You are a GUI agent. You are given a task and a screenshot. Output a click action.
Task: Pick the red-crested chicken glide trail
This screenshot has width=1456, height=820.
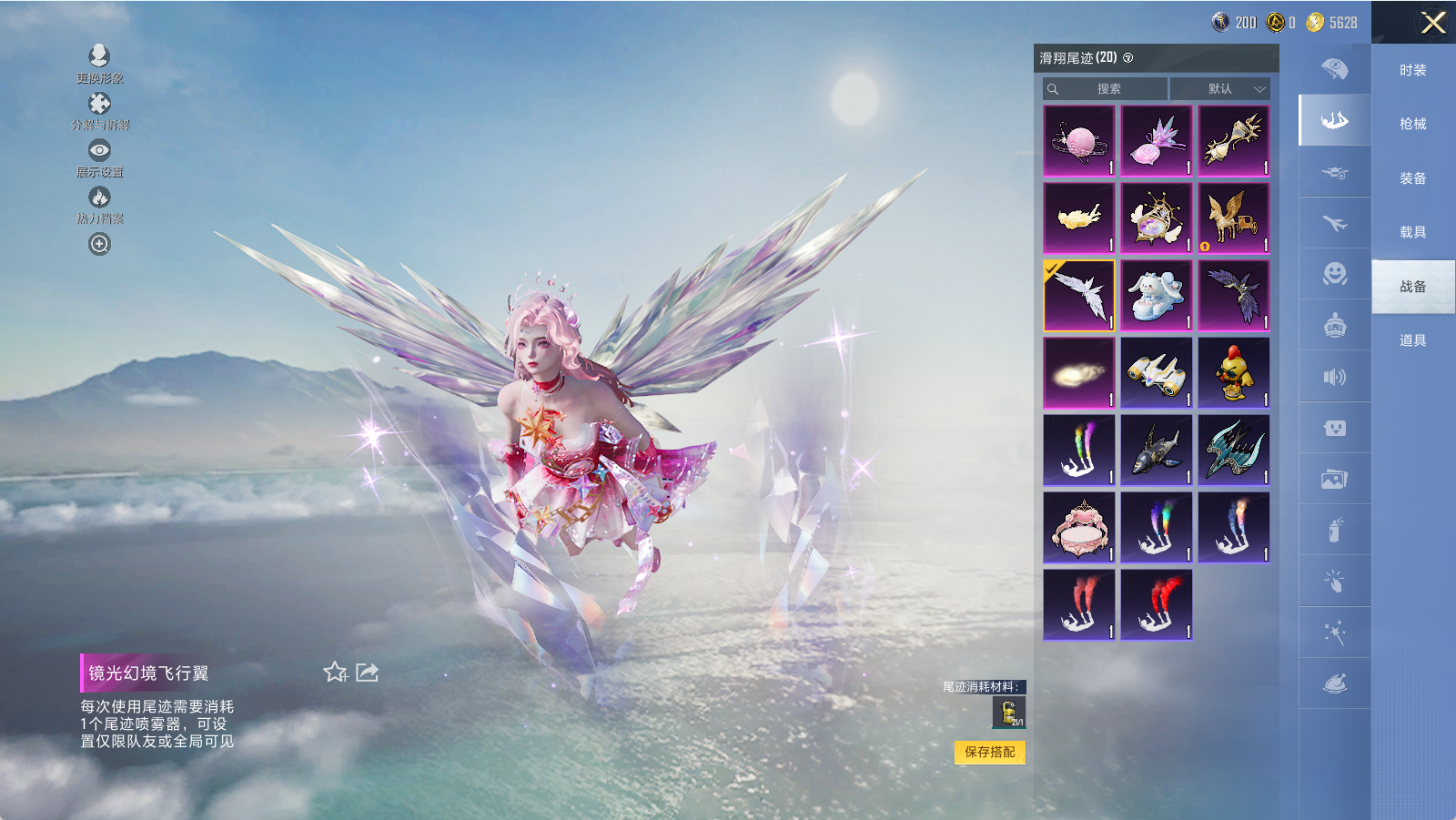pos(1233,373)
